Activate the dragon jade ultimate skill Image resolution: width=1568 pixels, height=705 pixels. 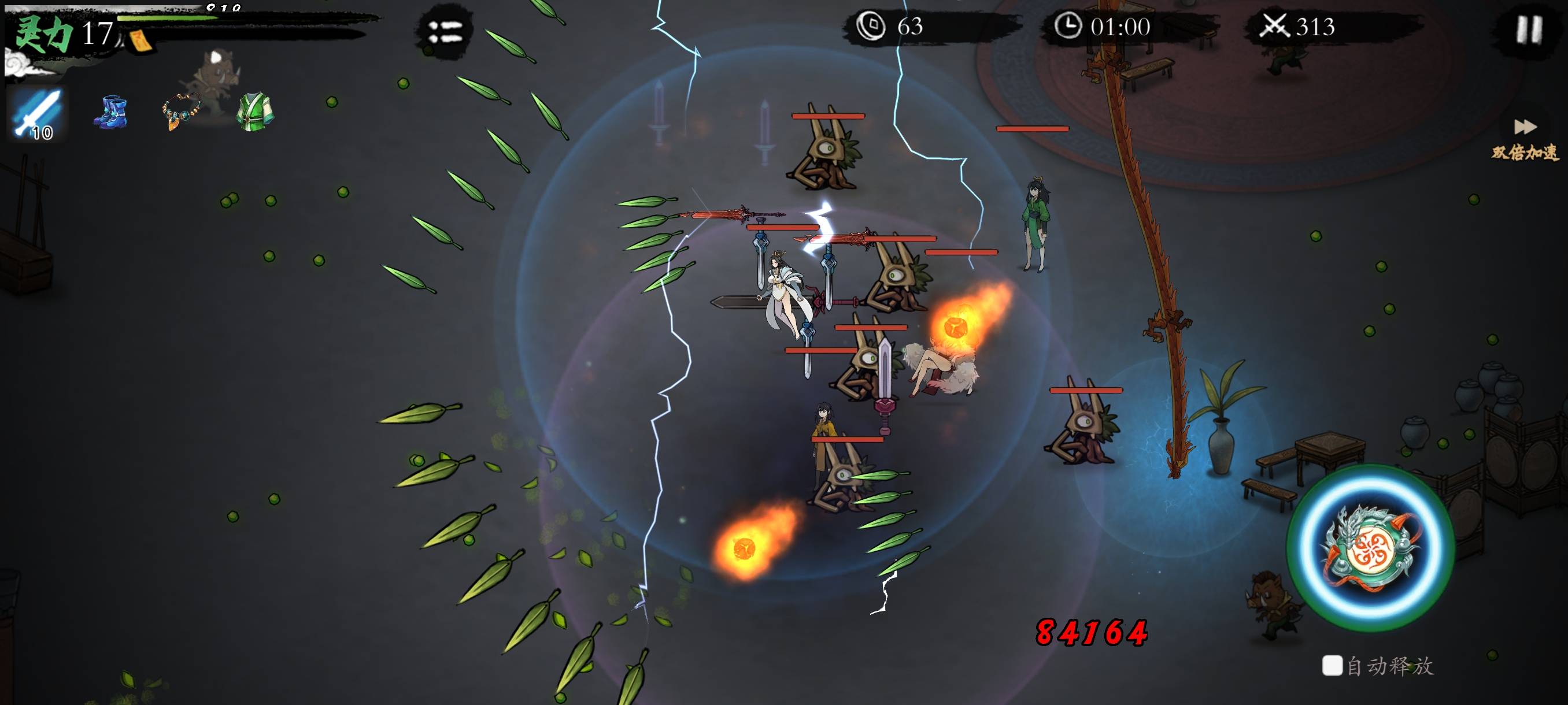point(1370,547)
